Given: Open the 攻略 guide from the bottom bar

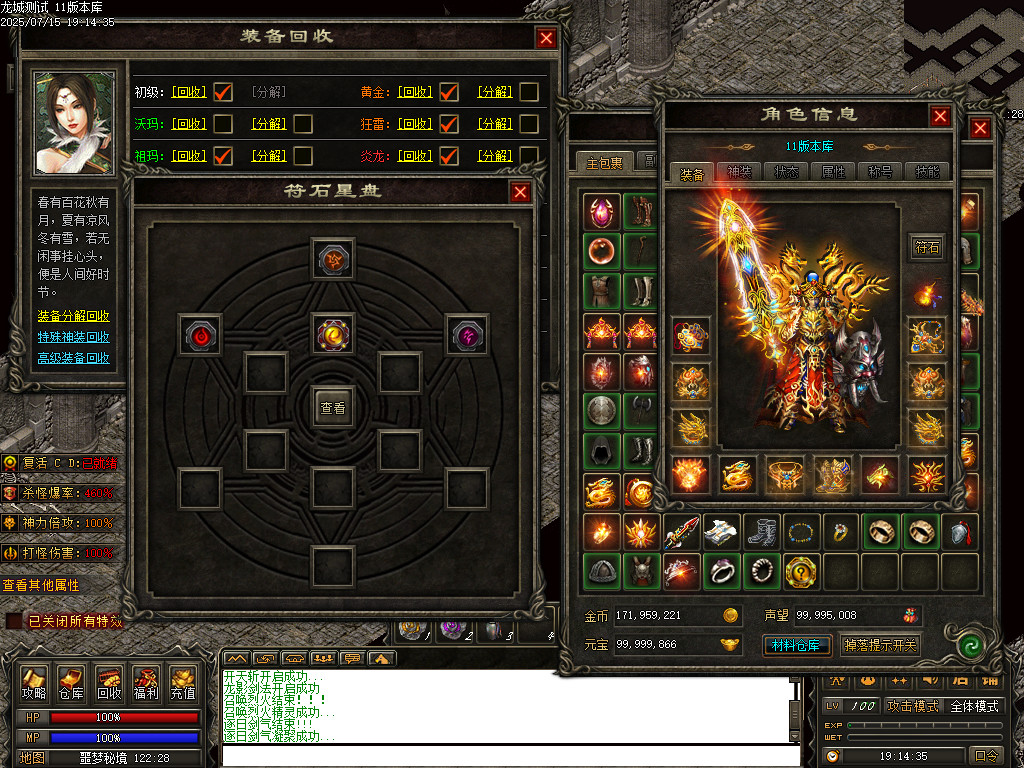Looking at the screenshot, I should coord(34,683).
